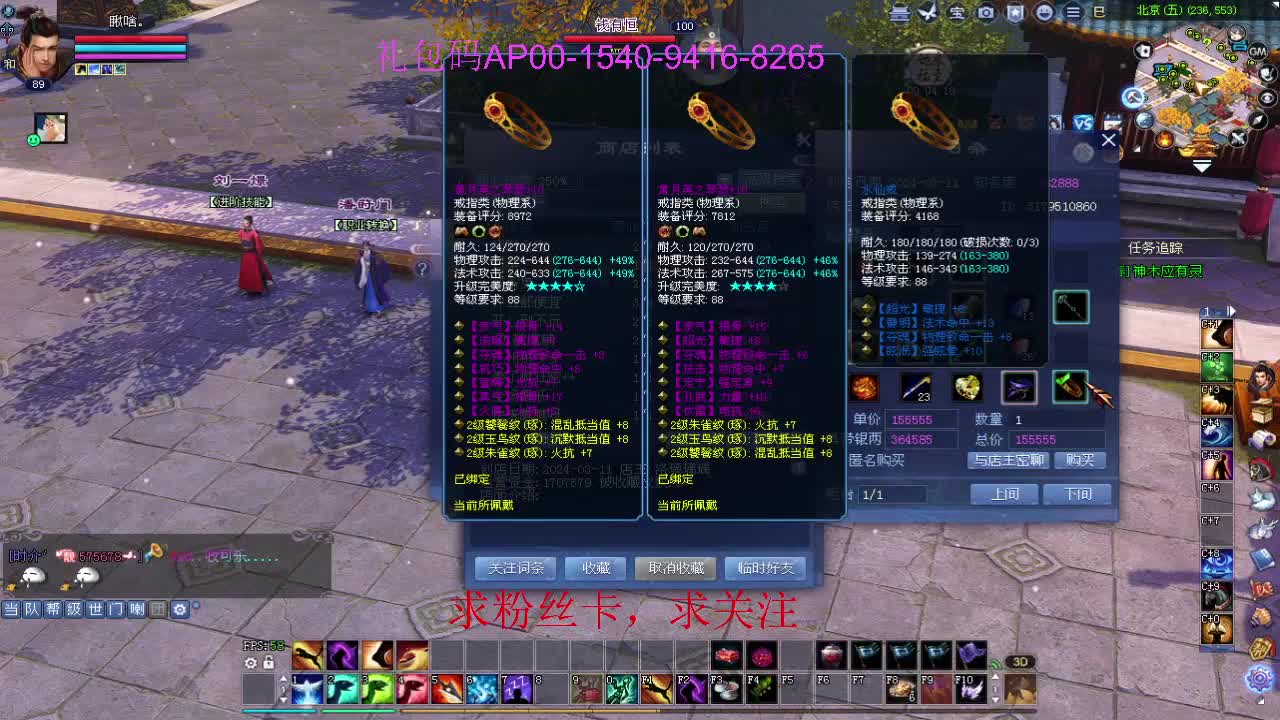Screen dimensions: 1280x720
Task: Click the camera screenshot icon in top toolbar
Action: click(987, 13)
